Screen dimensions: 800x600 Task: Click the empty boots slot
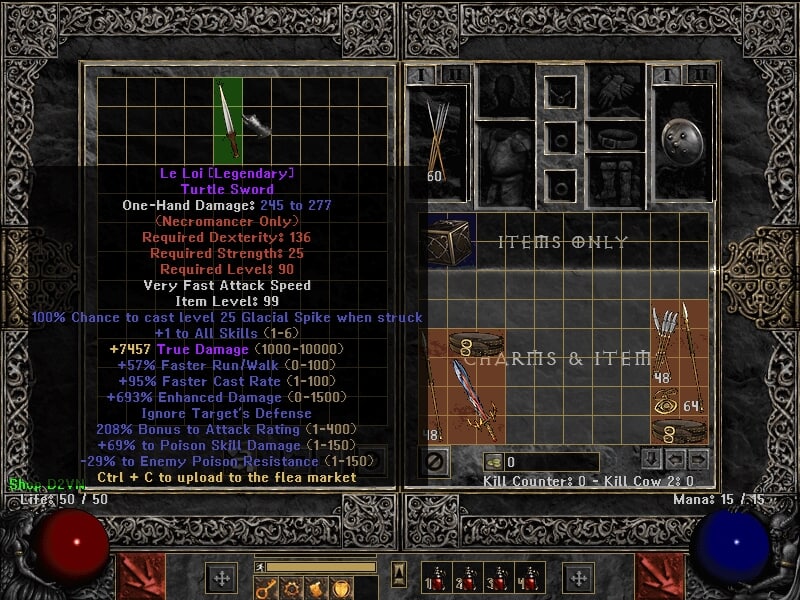616,181
